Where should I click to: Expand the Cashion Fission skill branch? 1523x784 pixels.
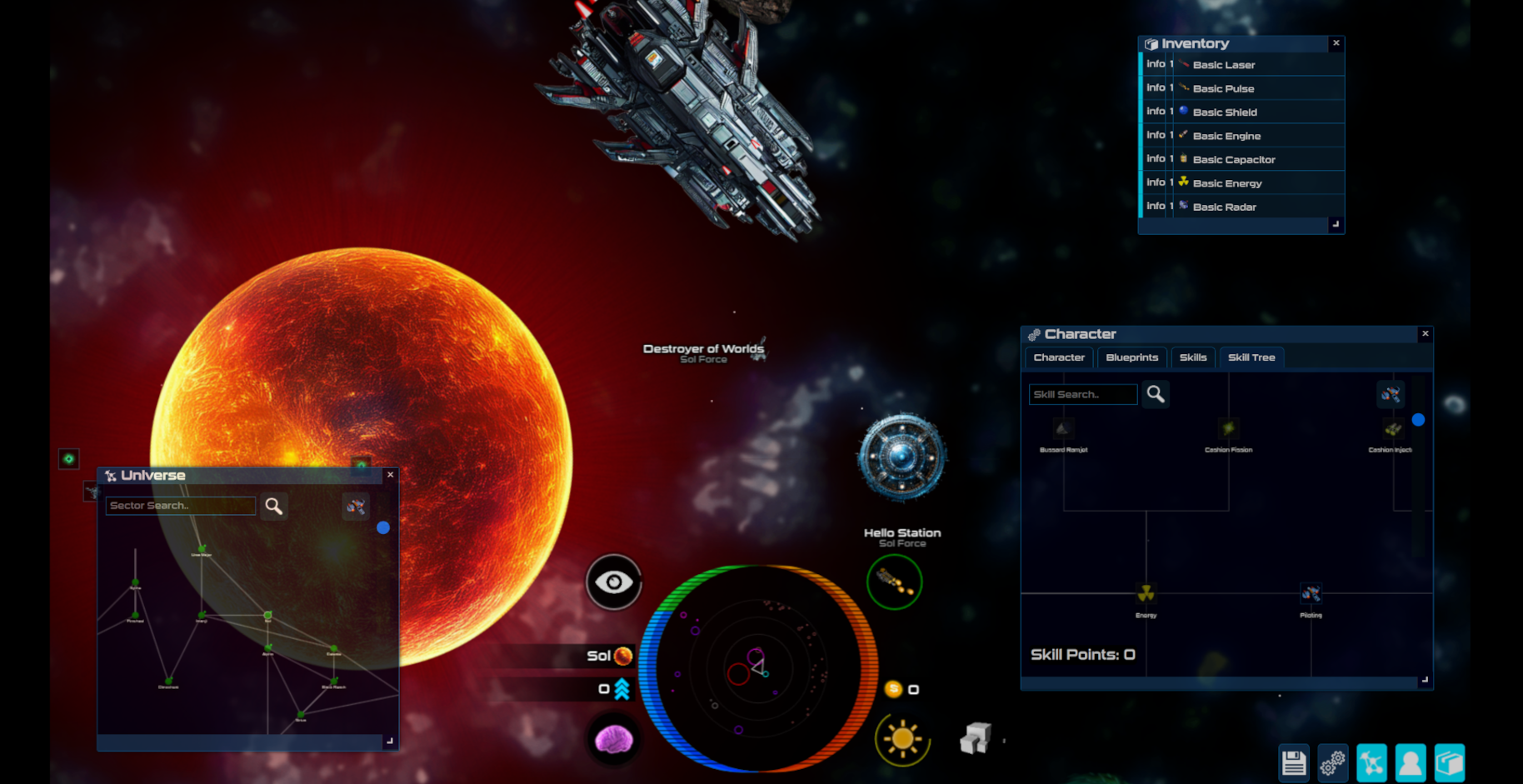point(1229,427)
